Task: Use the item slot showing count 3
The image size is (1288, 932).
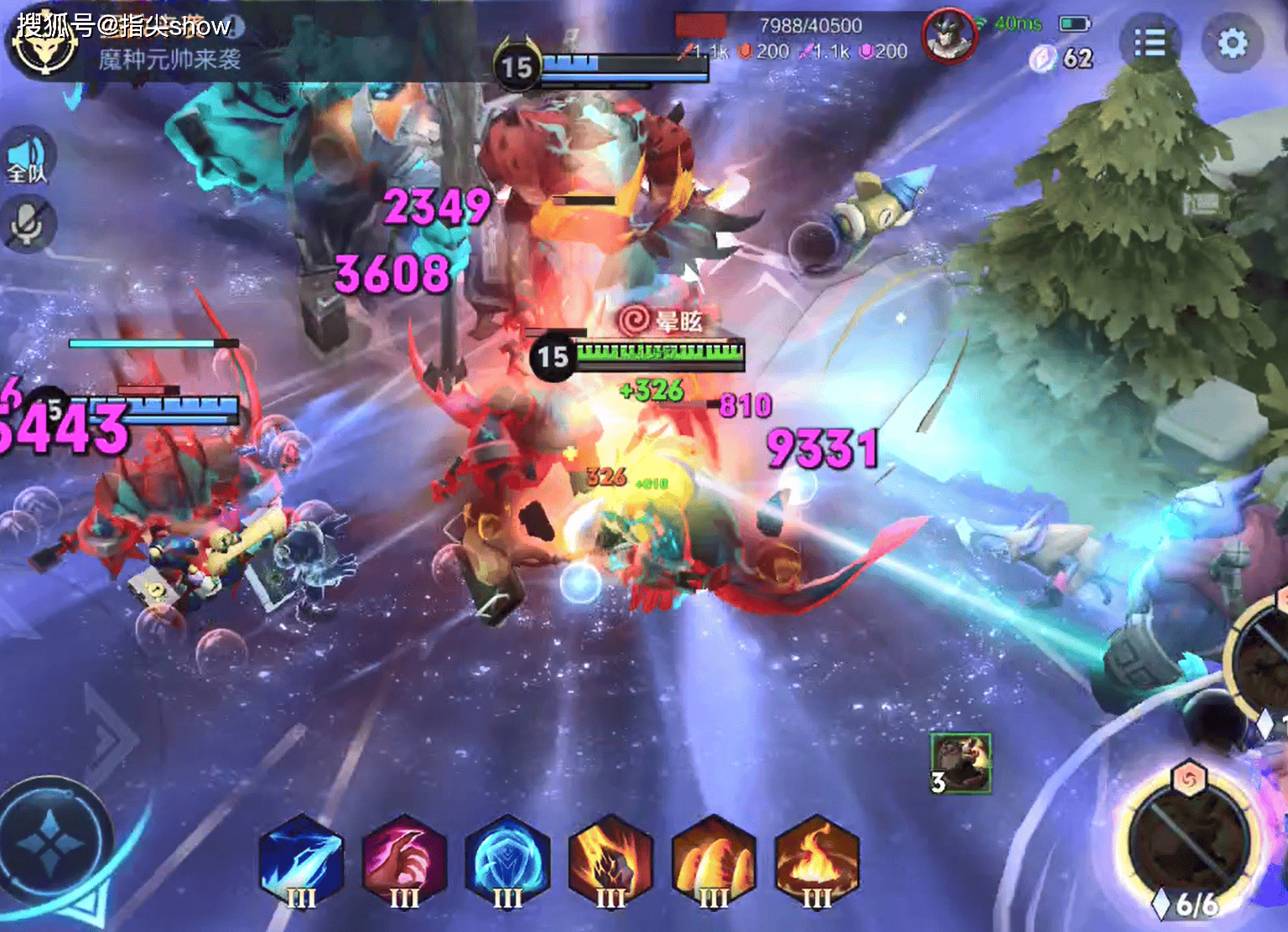Action: coord(961,763)
